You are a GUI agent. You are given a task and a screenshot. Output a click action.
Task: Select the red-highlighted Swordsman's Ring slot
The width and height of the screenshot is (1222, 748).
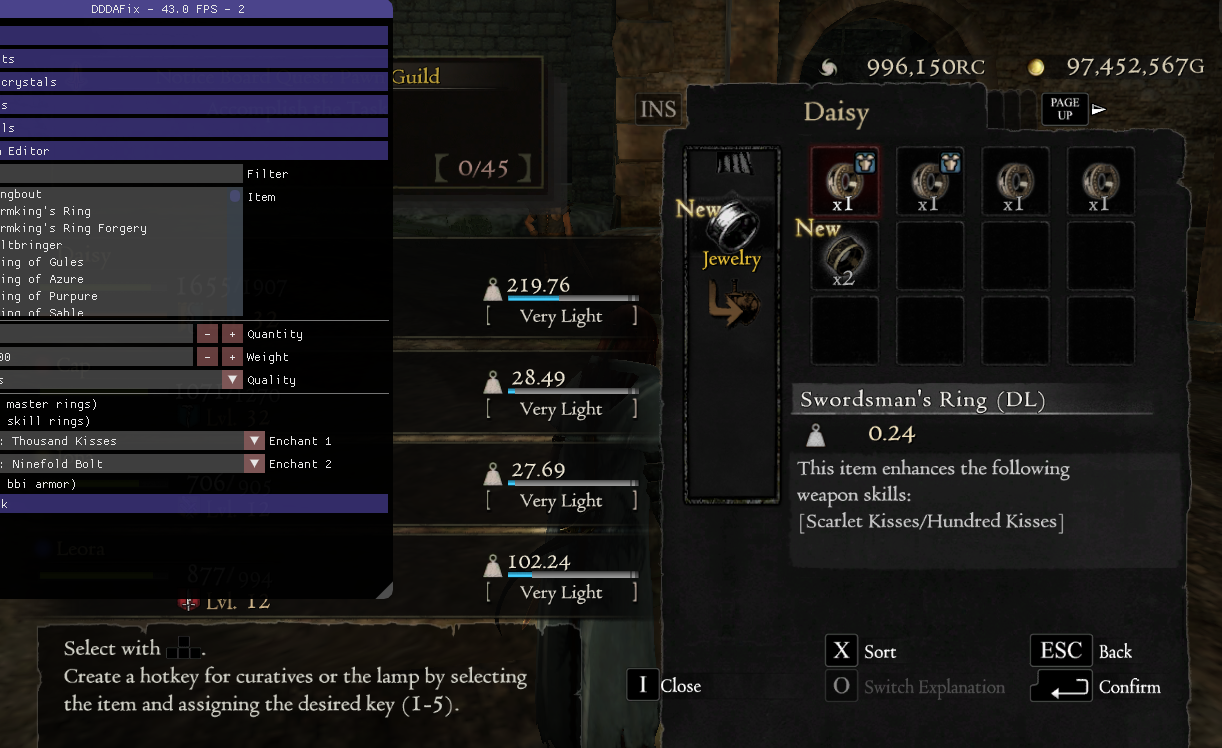[x=845, y=181]
